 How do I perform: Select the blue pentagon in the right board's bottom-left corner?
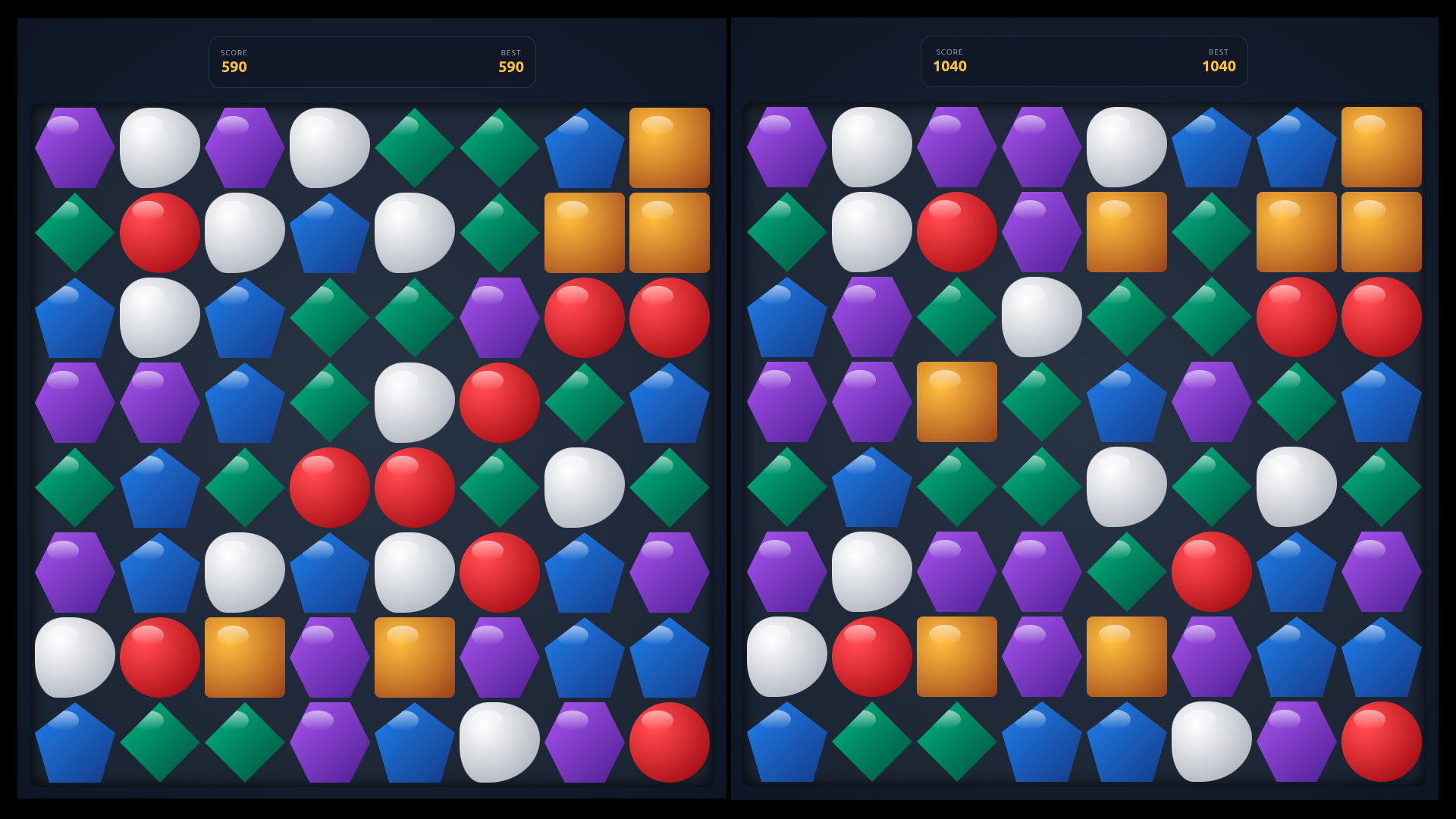click(787, 742)
